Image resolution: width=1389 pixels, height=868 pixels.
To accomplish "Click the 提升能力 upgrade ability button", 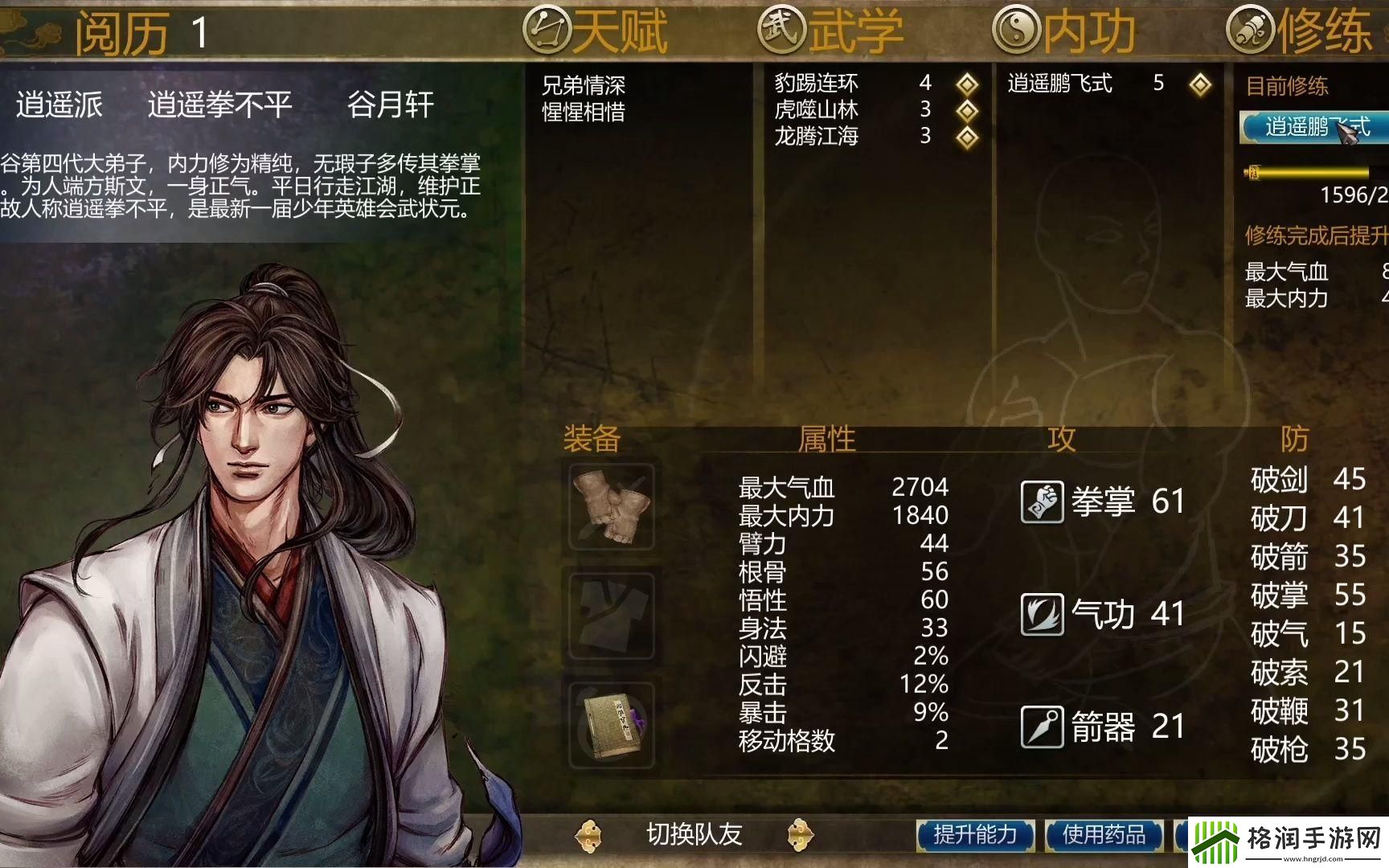I will 975,835.
